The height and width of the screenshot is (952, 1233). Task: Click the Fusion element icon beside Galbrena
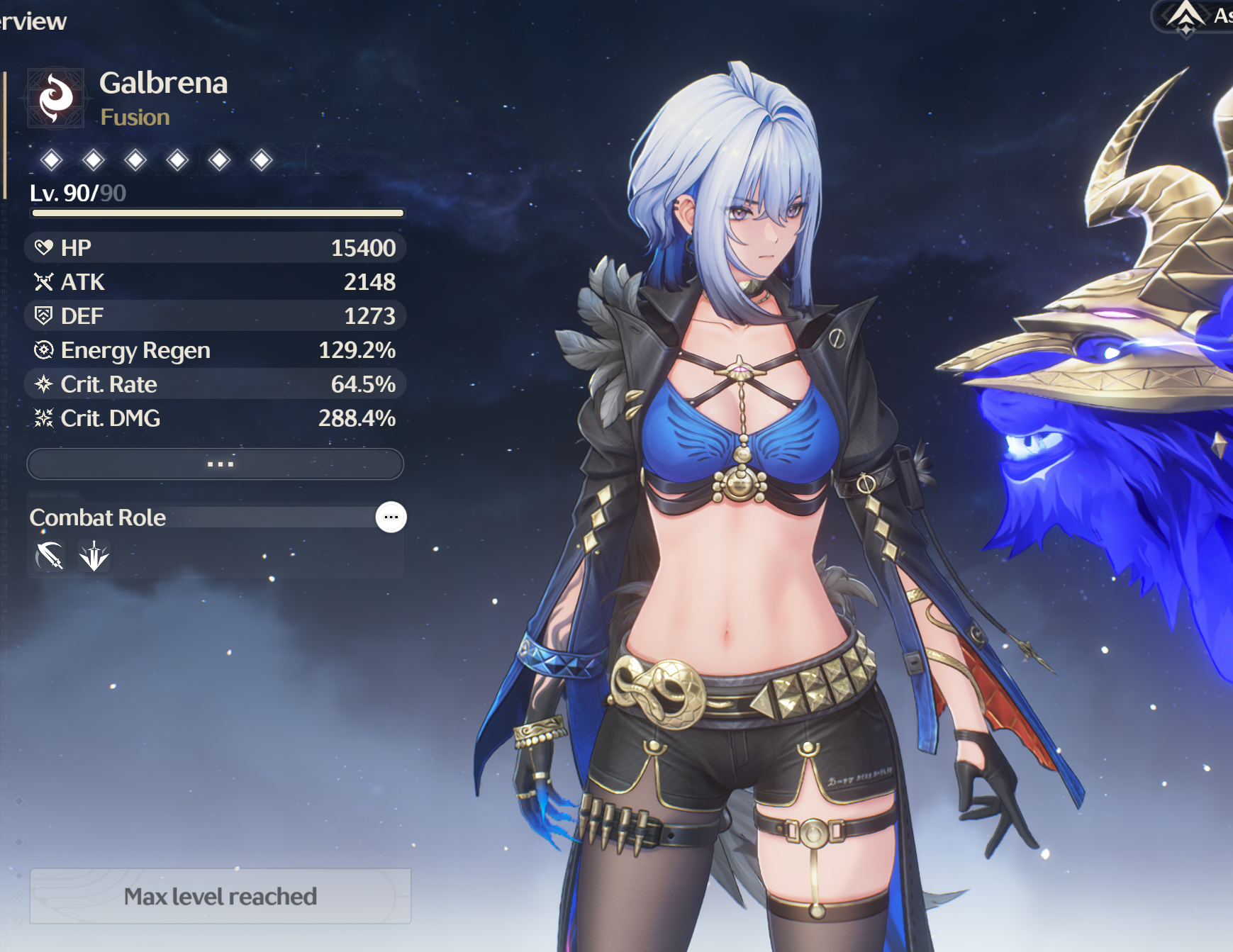[56, 98]
